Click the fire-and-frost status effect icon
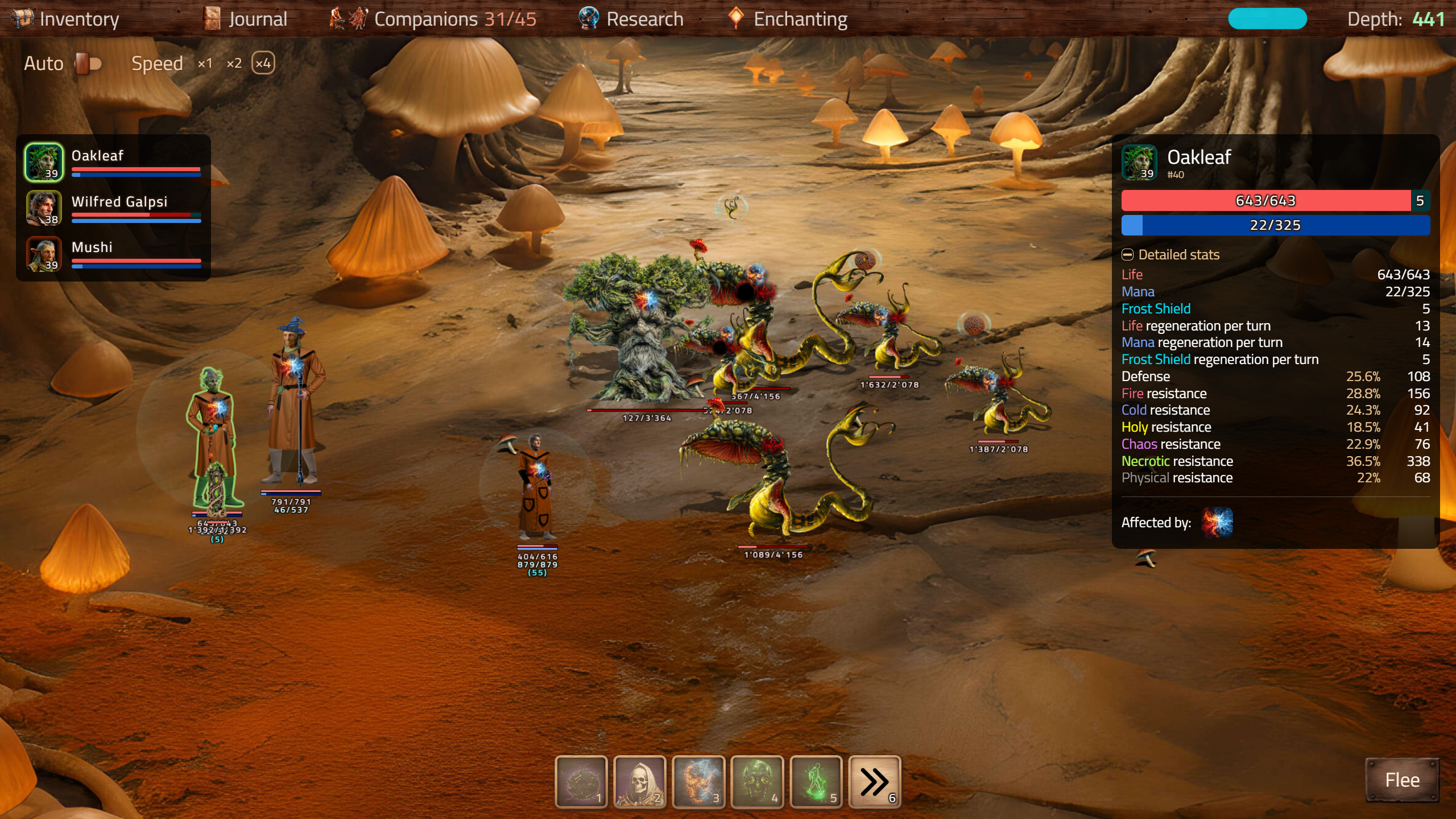Screen dimensions: 1456x819 point(1217,523)
